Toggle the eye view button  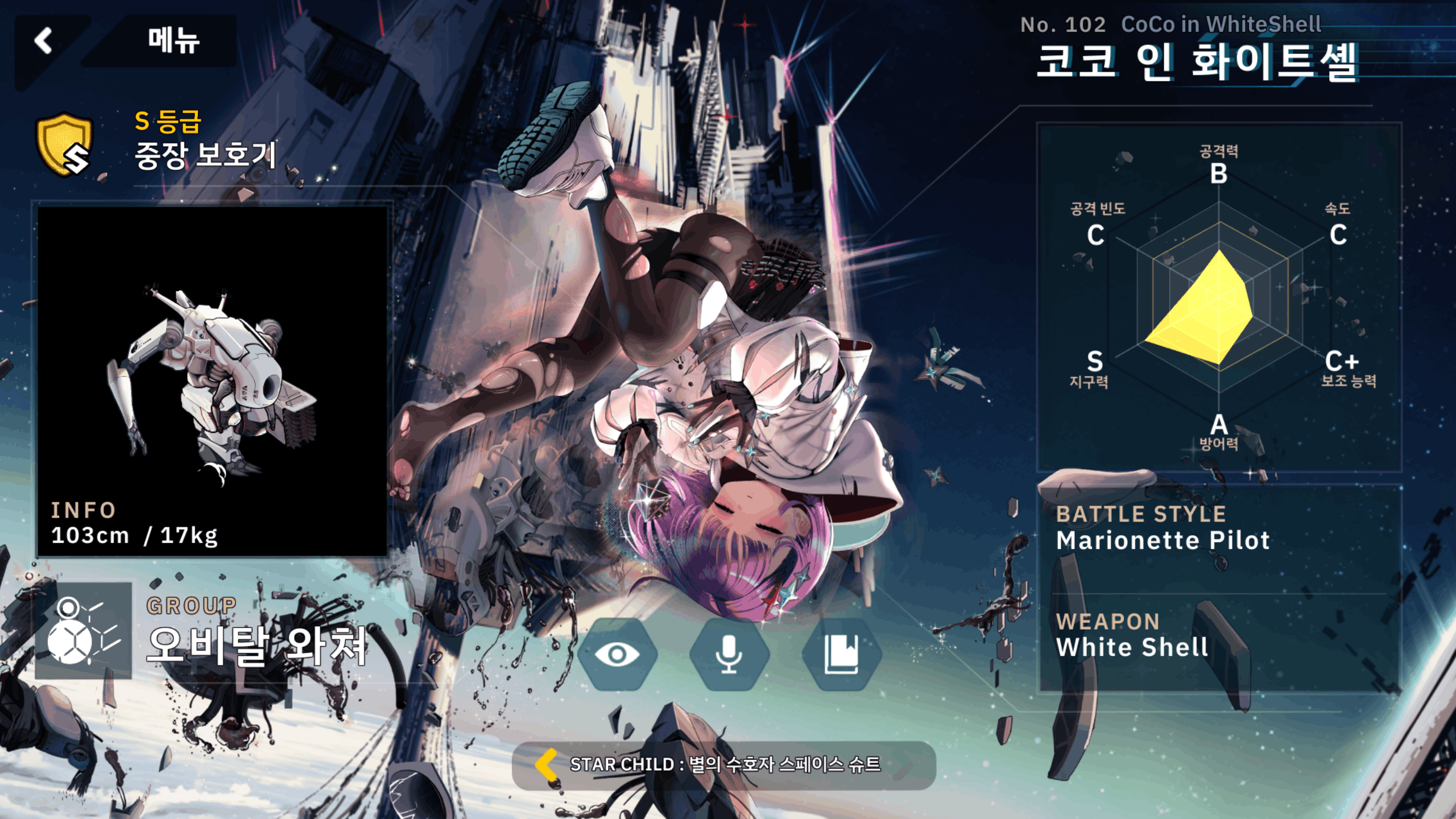tap(617, 654)
